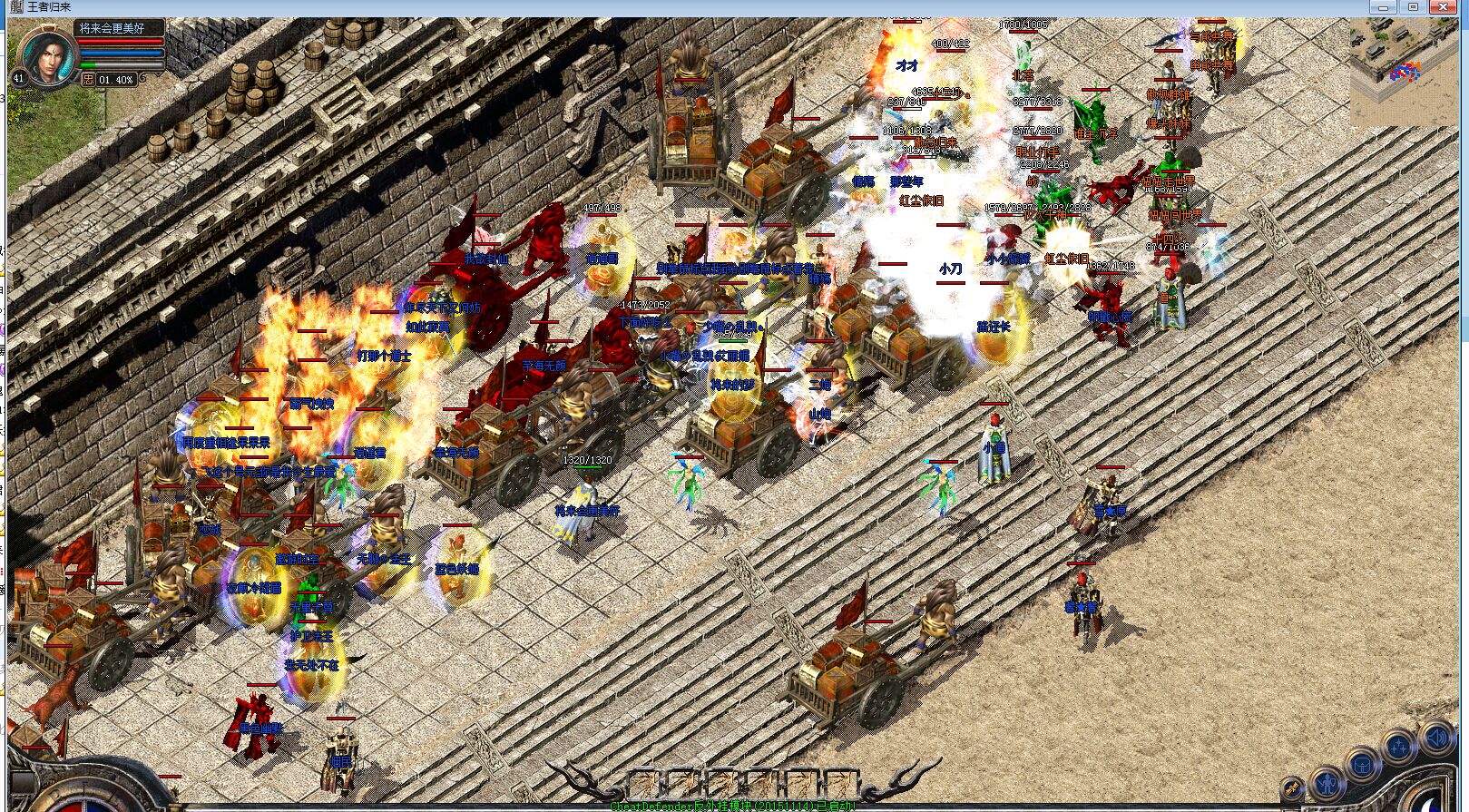Open the bag inventory button
This screenshot has width=1469, height=812.
pos(1362,766)
